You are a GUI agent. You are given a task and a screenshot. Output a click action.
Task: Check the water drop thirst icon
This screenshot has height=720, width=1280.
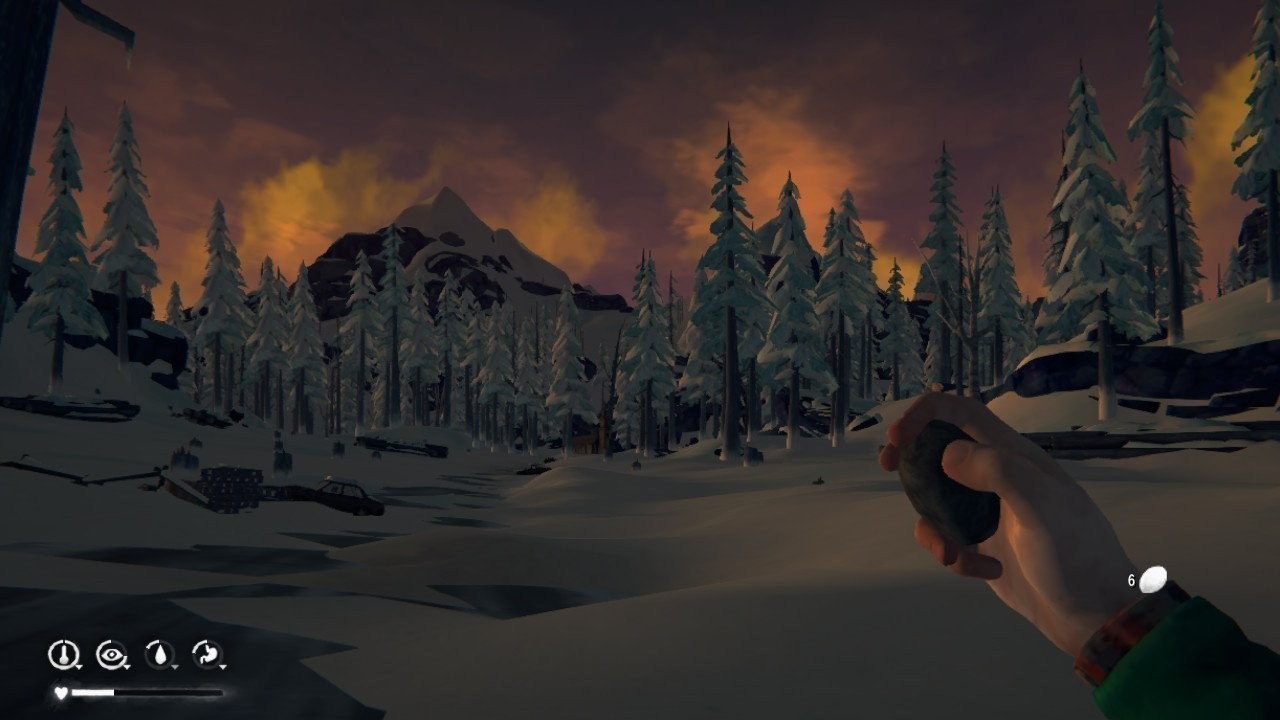pyautogui.click(x=158, y=655)
